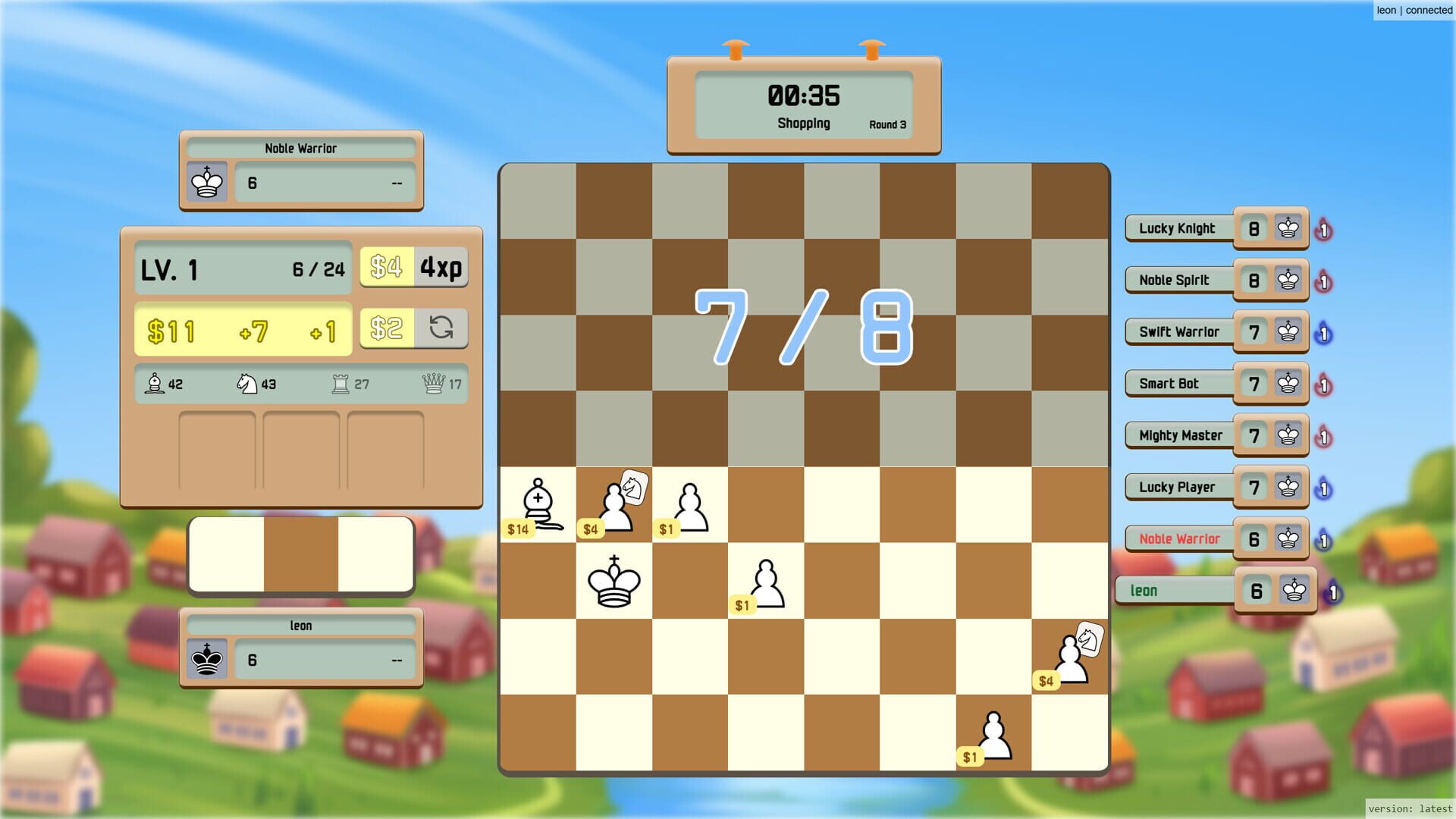Click the rook pool icon showing 27
1456x819 pixels.
pos(341,384)
